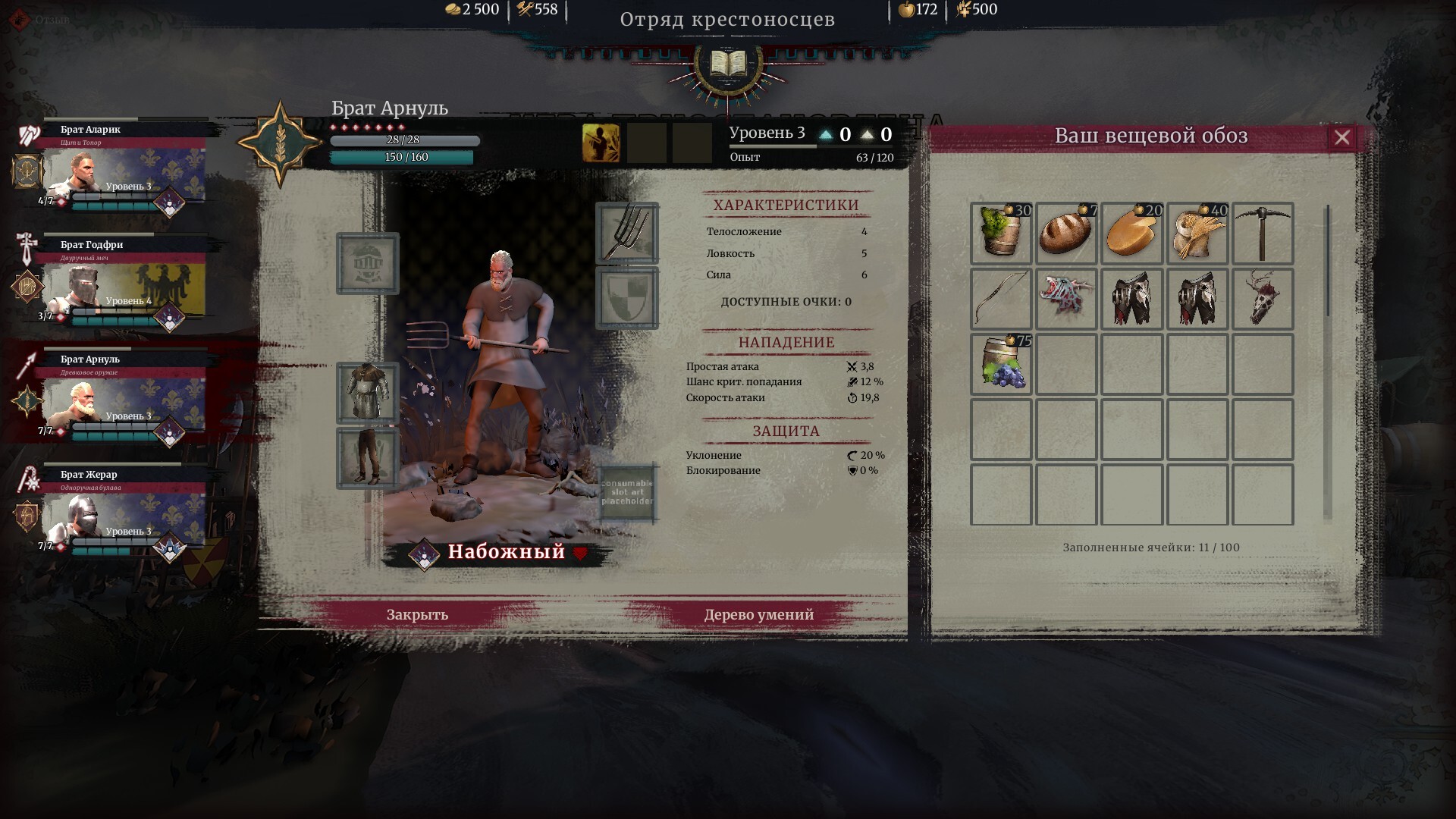The height and width of the screenshot is (819, 1456).
Task: Click the barrel of grapes item
Action: (x=1001, y=364)
